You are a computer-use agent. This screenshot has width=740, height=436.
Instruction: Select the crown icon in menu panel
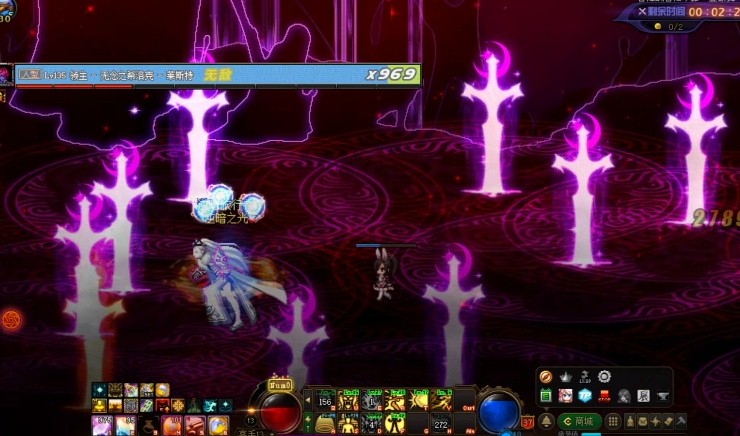tap(565, 377)
